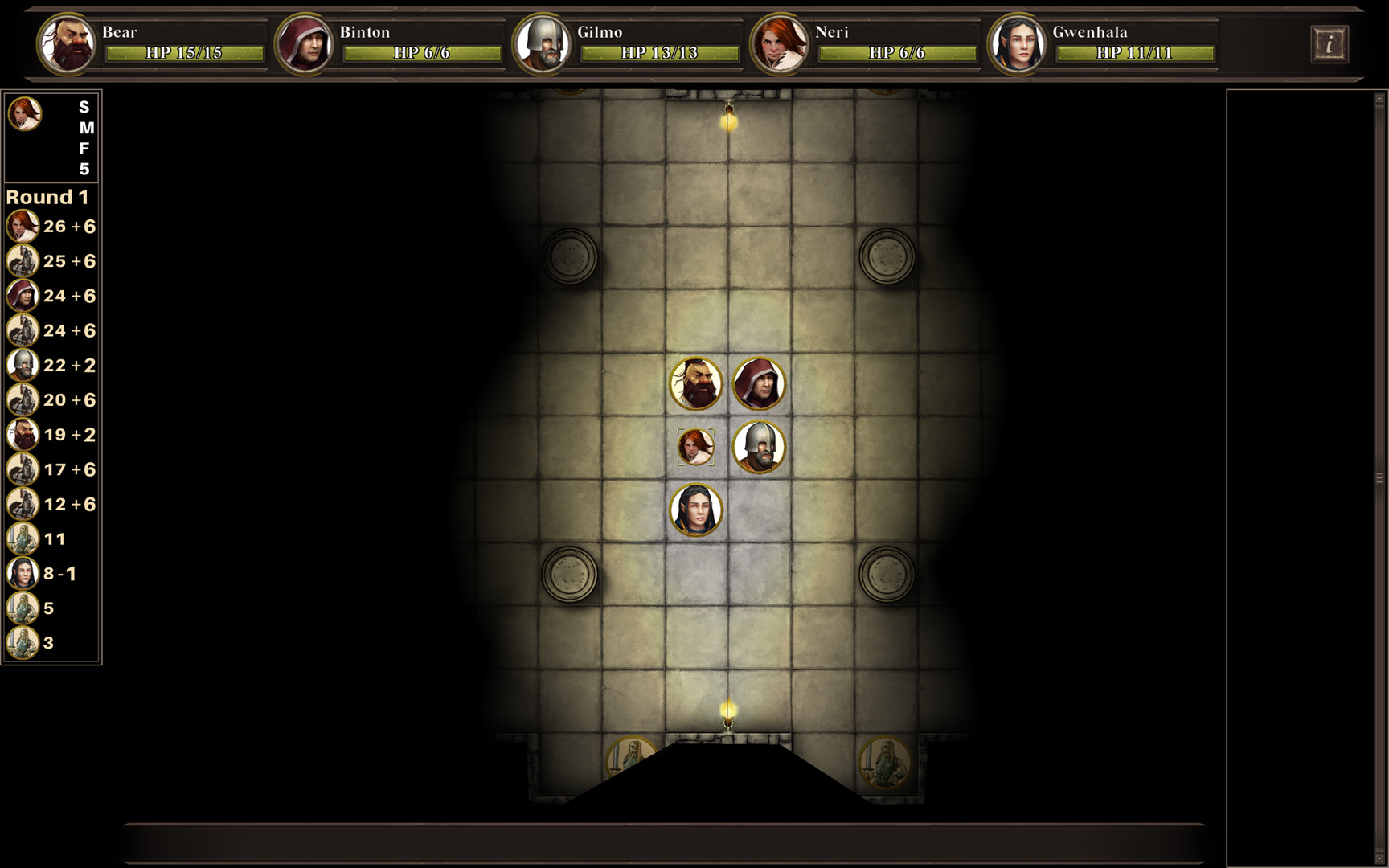Click Gwenhala's token on the map
The image size is (1389, 868).
point(696,510)
